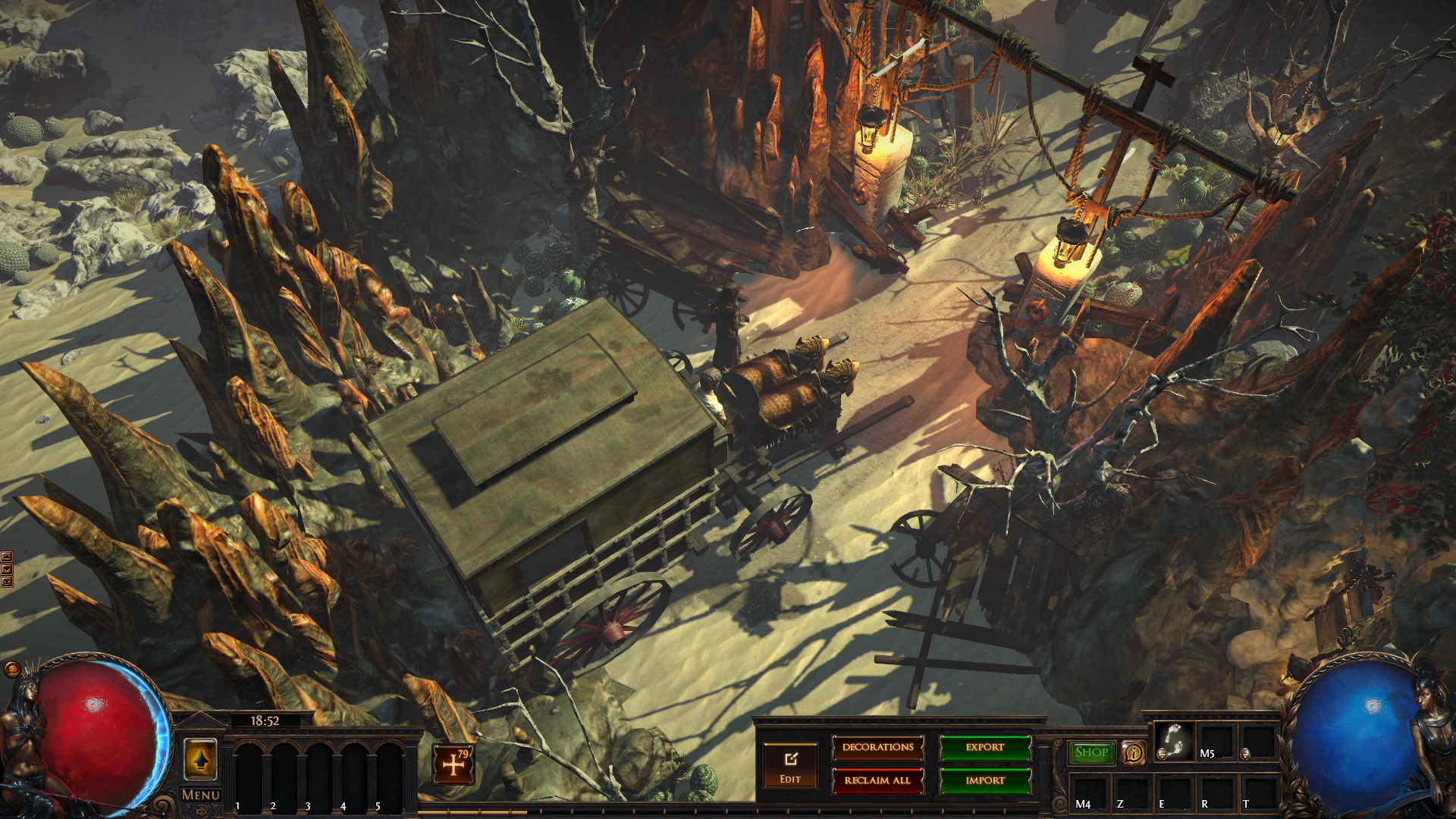1456x819 pixels.
Task: Select the skill slot bound to M5
Action: (1216, 741)
